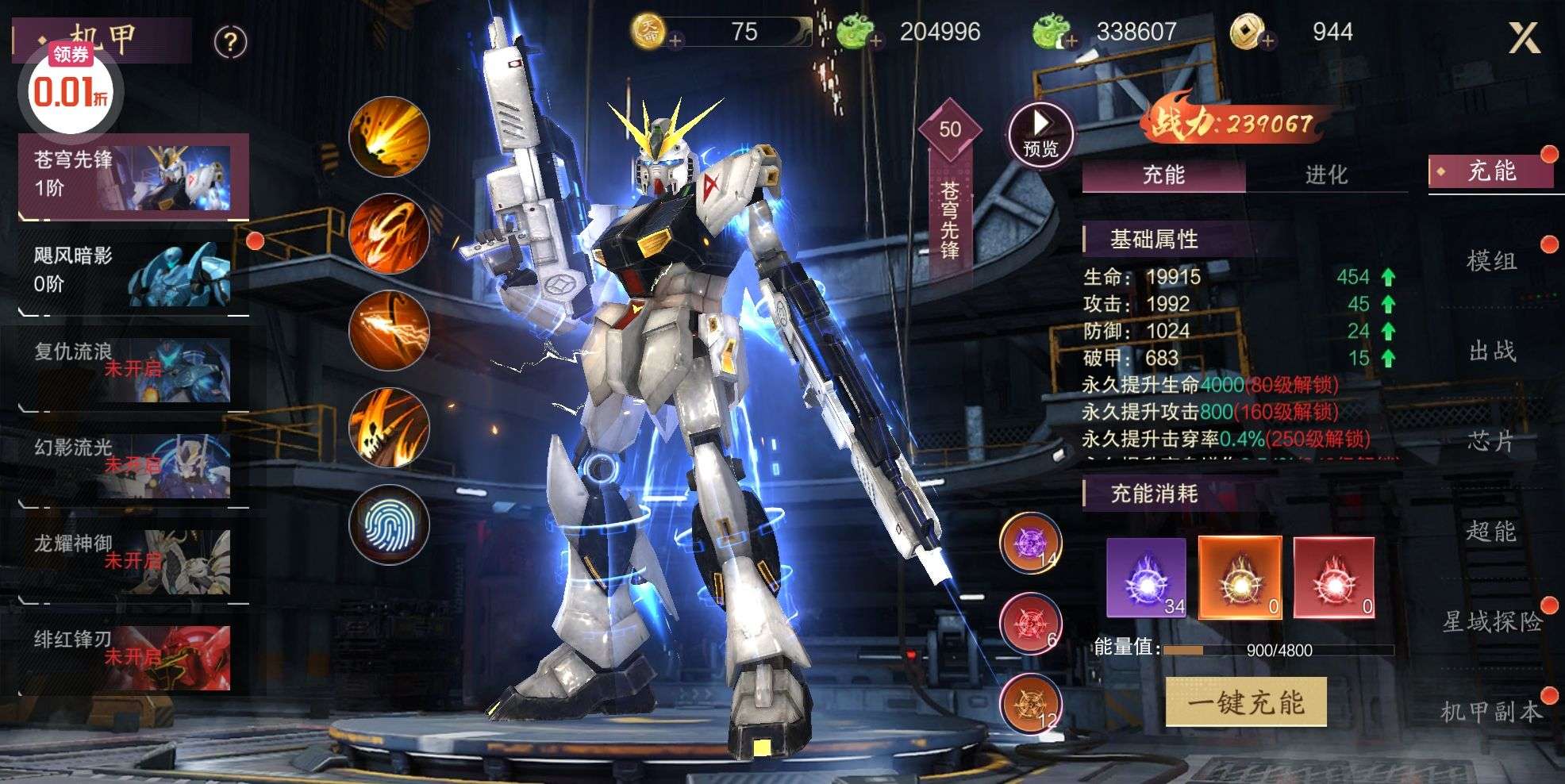Choose the locked 绯红锋刃 mecha
Screen dimensions: 1565x784
133,656
